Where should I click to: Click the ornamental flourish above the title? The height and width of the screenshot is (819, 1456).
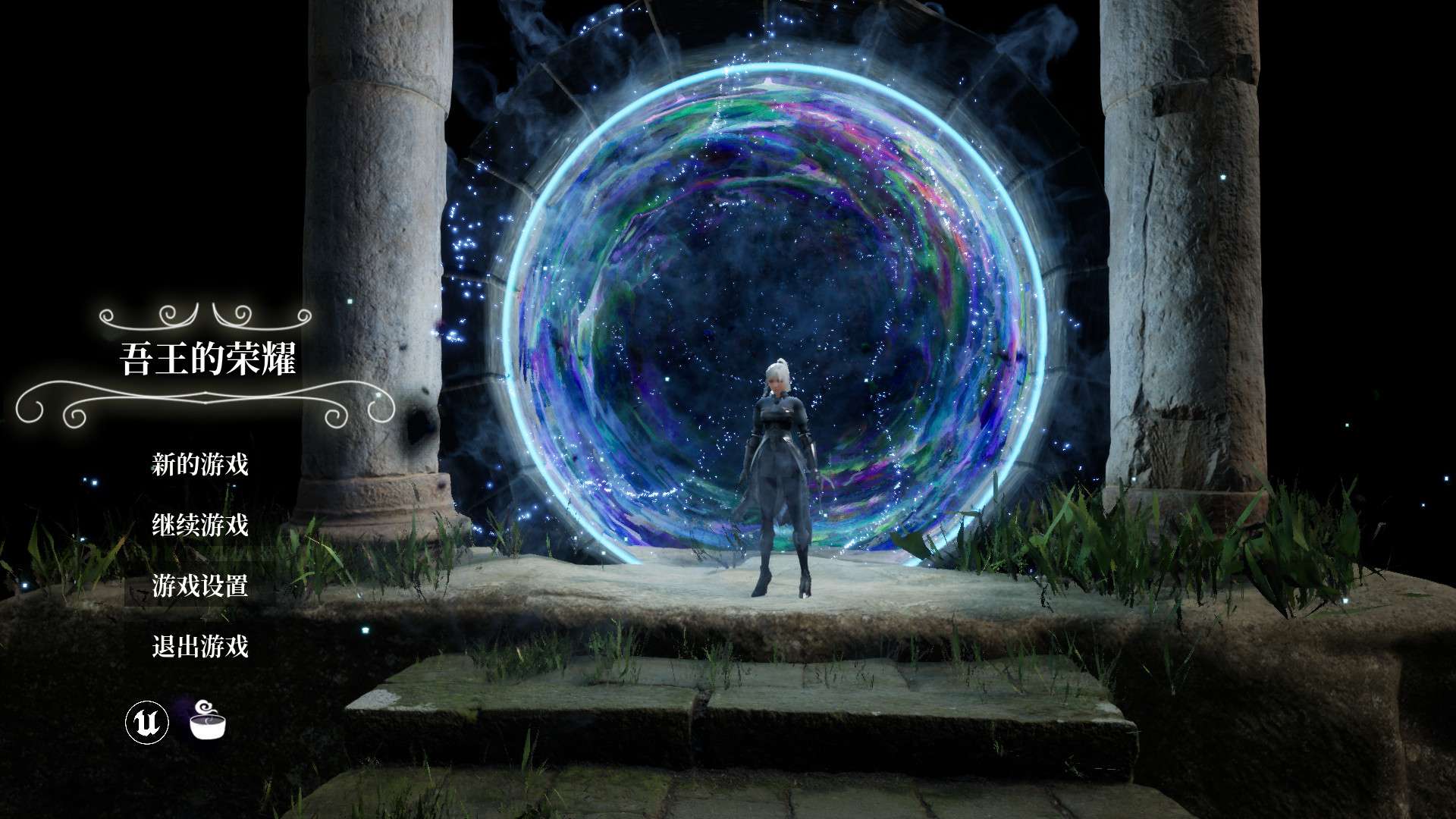pyautogui.click(x=206, y=318)
